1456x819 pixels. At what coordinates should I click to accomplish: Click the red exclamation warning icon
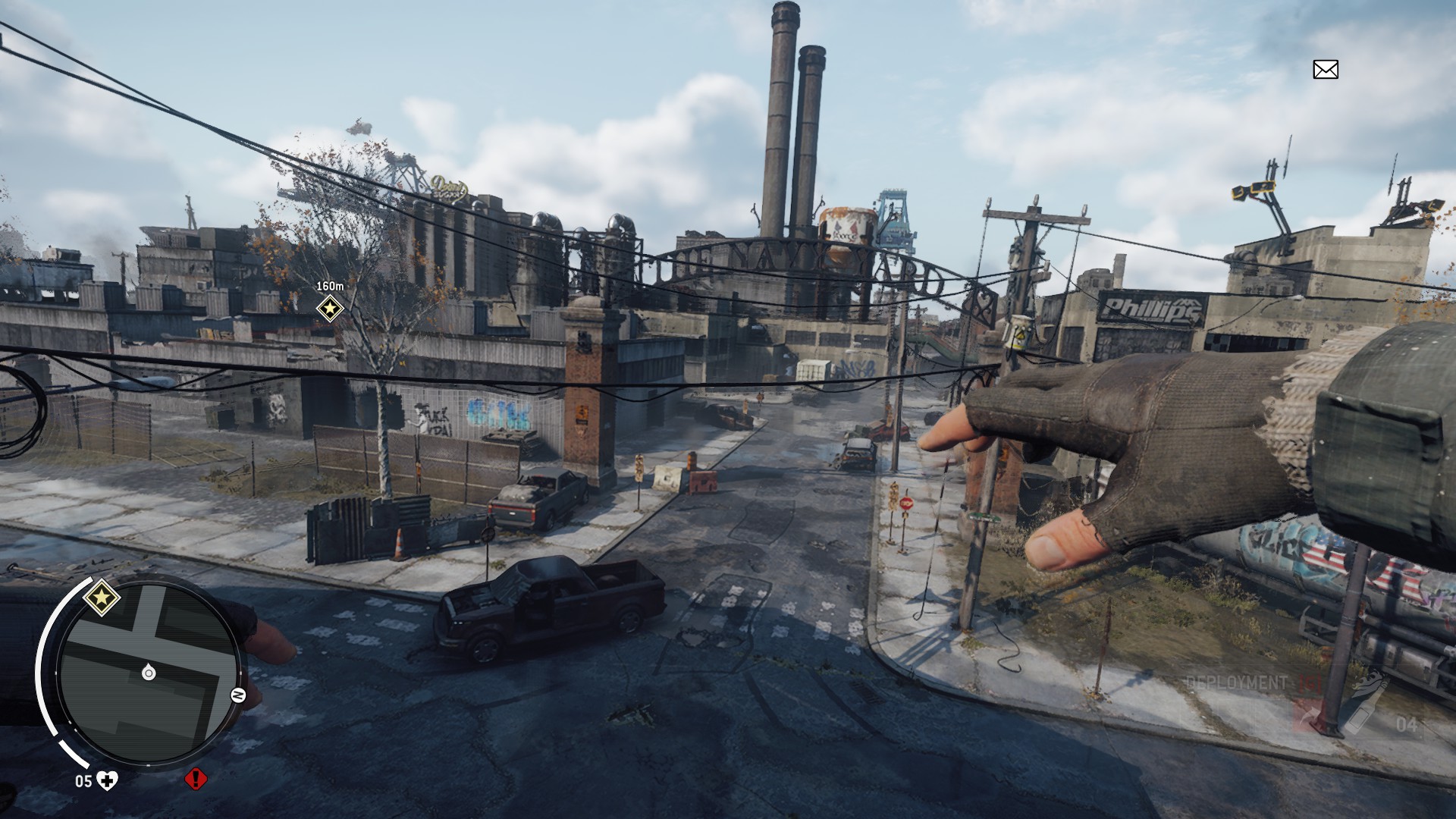tap(196, 780)
